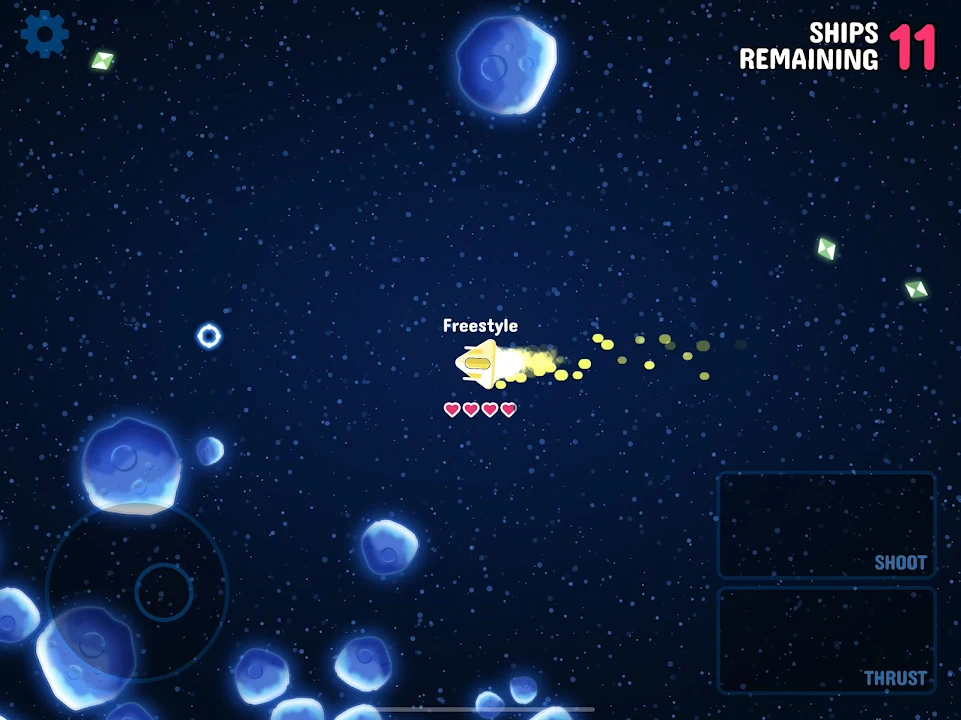Tap the SHOOT button
Viewport: 961px width, 720px height.
click(826, 524)
